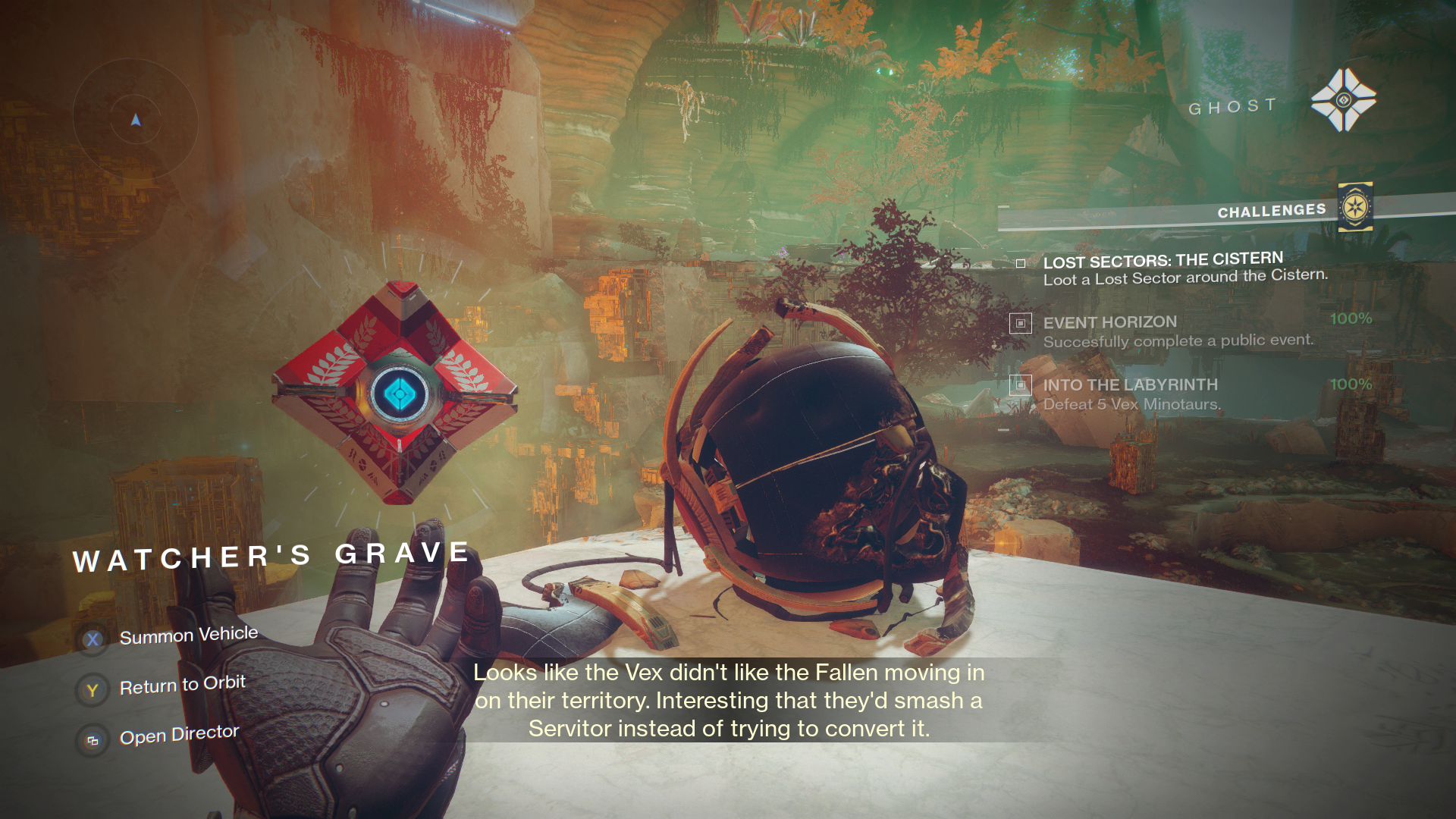1456x819 pixels.
Task: Click the circular radar minimap
Action: (x=135, y=119)
